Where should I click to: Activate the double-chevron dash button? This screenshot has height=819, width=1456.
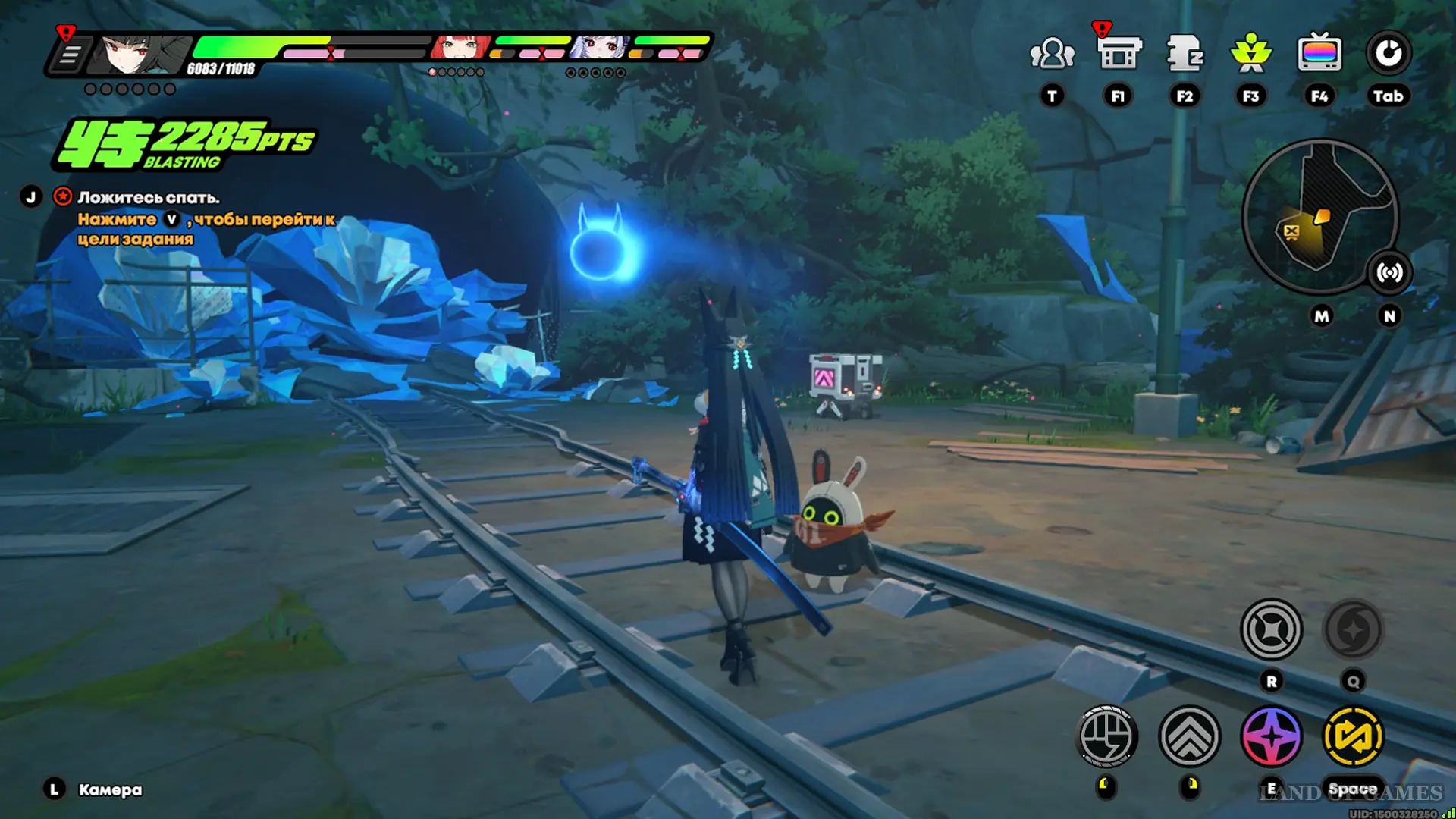coord(1189,736)
